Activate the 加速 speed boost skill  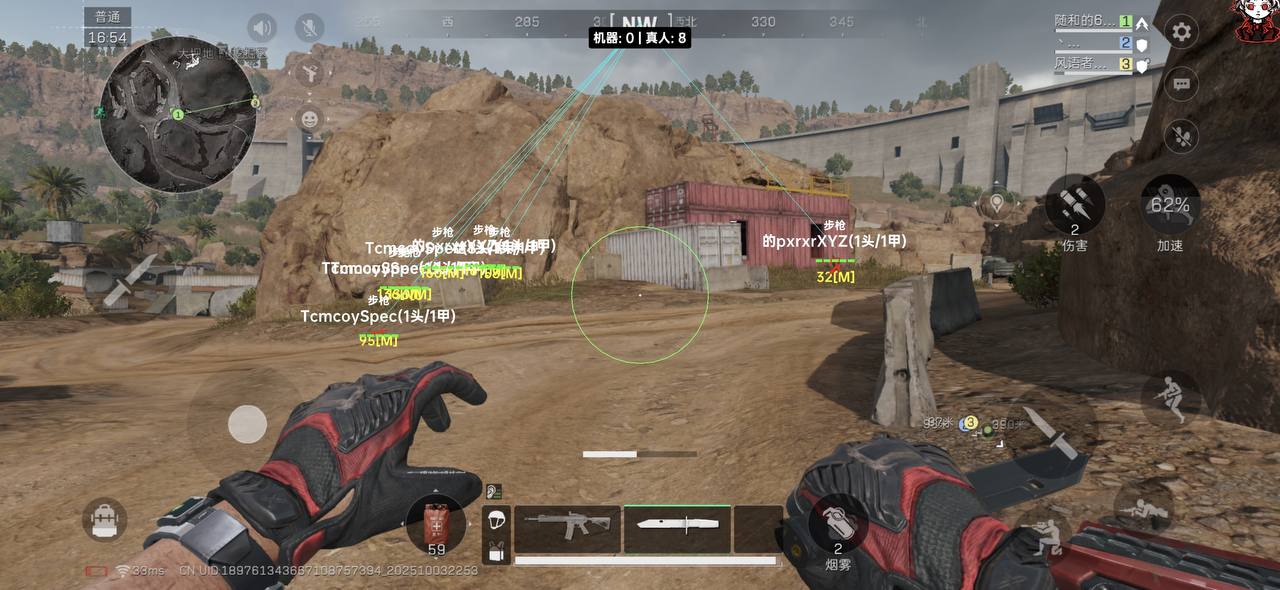[1170, 204]
